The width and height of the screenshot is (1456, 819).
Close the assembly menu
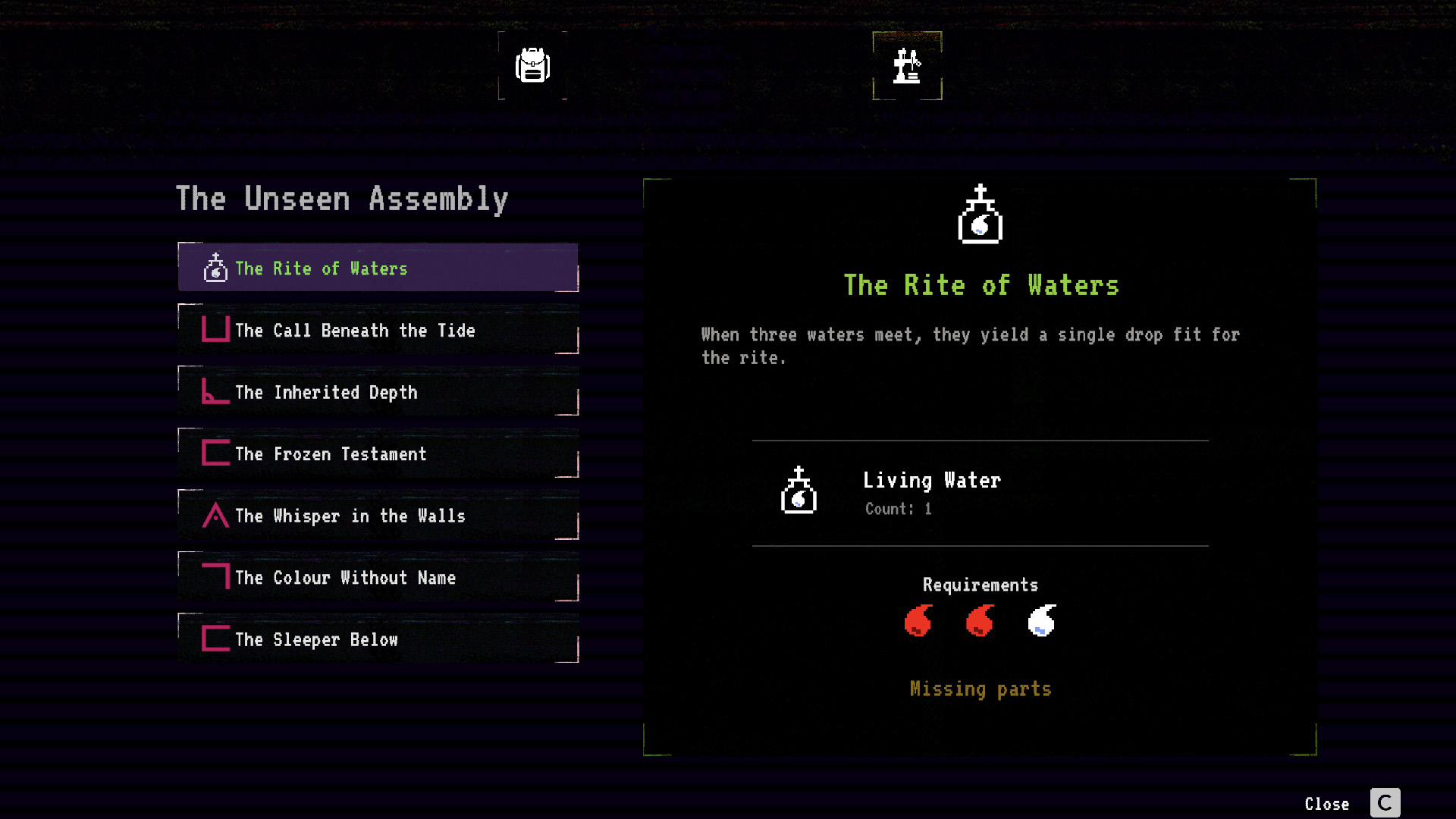tap(1384, 803)
